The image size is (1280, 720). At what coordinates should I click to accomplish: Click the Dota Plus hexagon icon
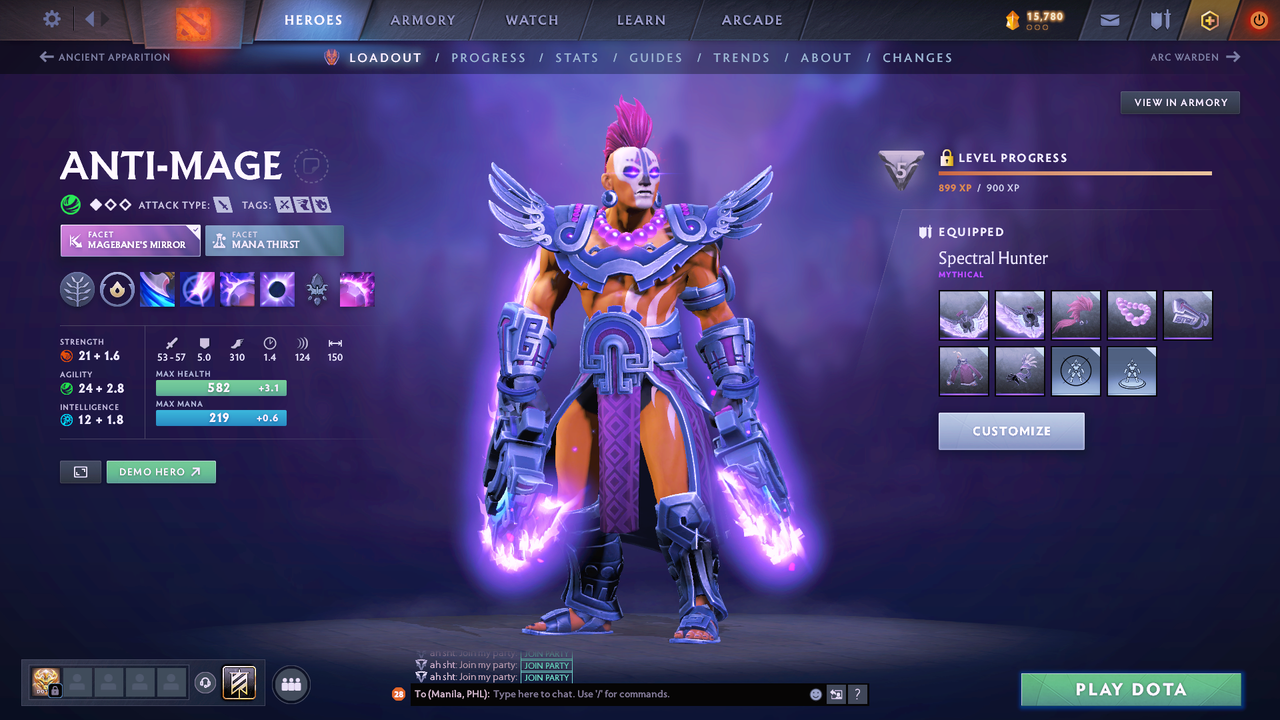tap(1209, 19)
